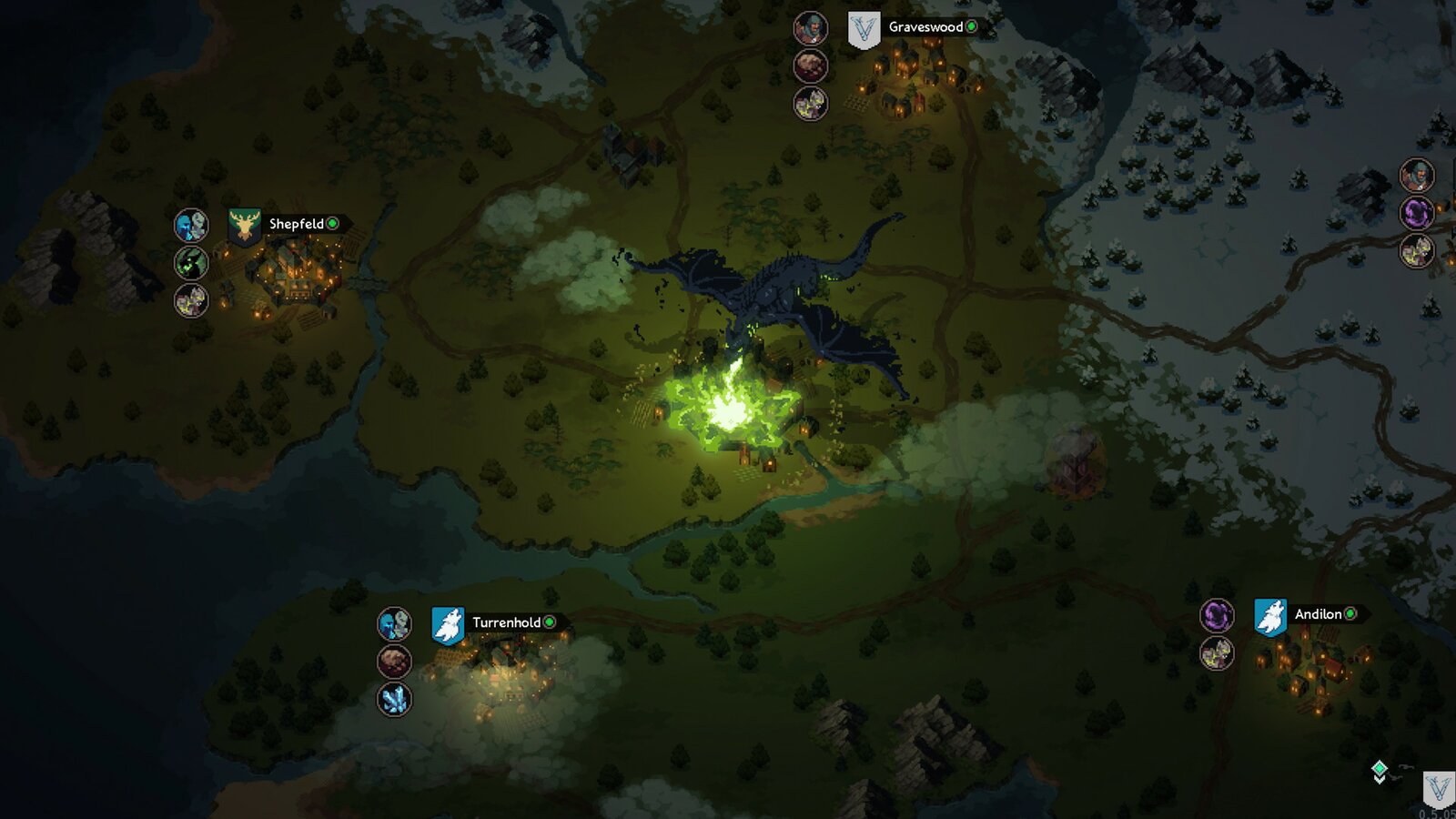
Task: Select the Graveswood town label
Action: click(925, 27)
